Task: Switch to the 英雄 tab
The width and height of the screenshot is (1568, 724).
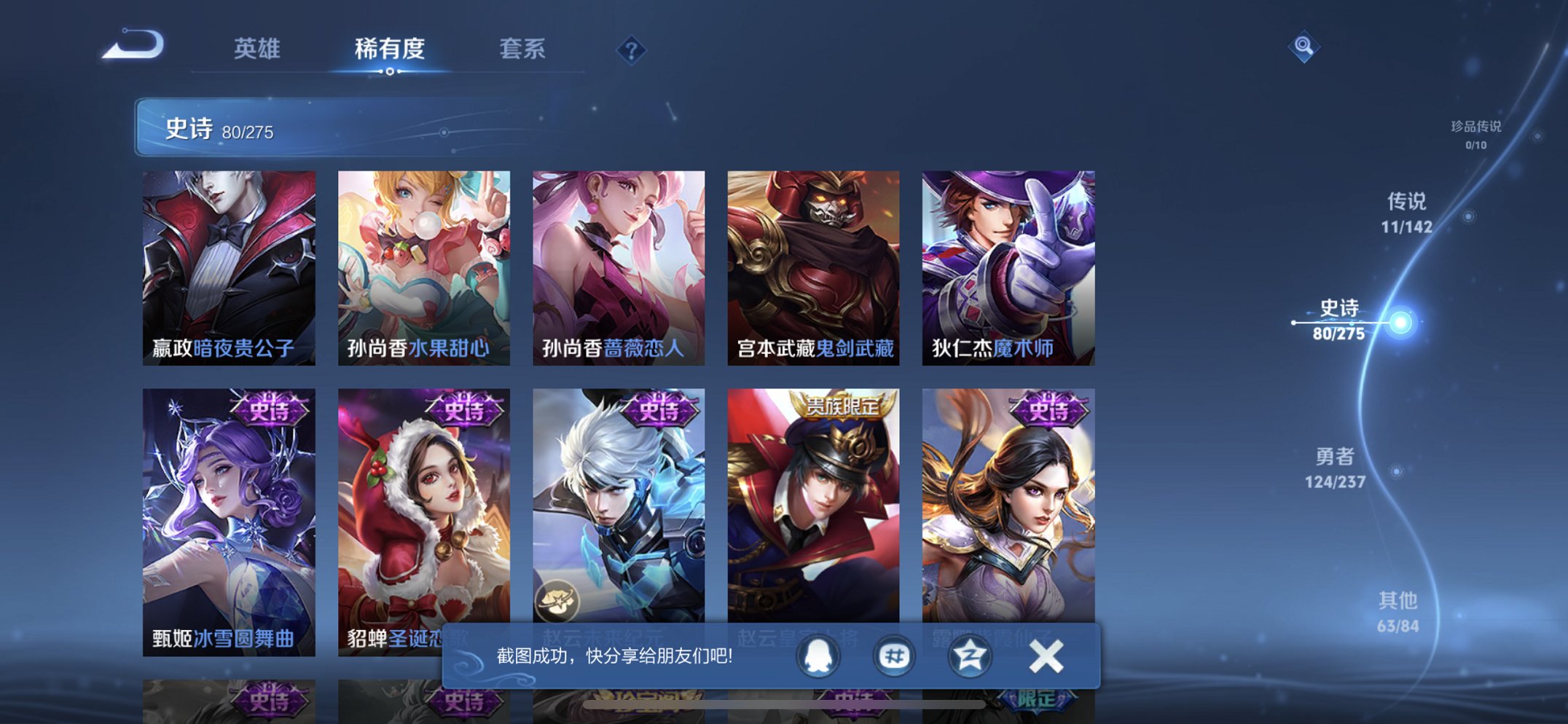Action: (256, 49)
